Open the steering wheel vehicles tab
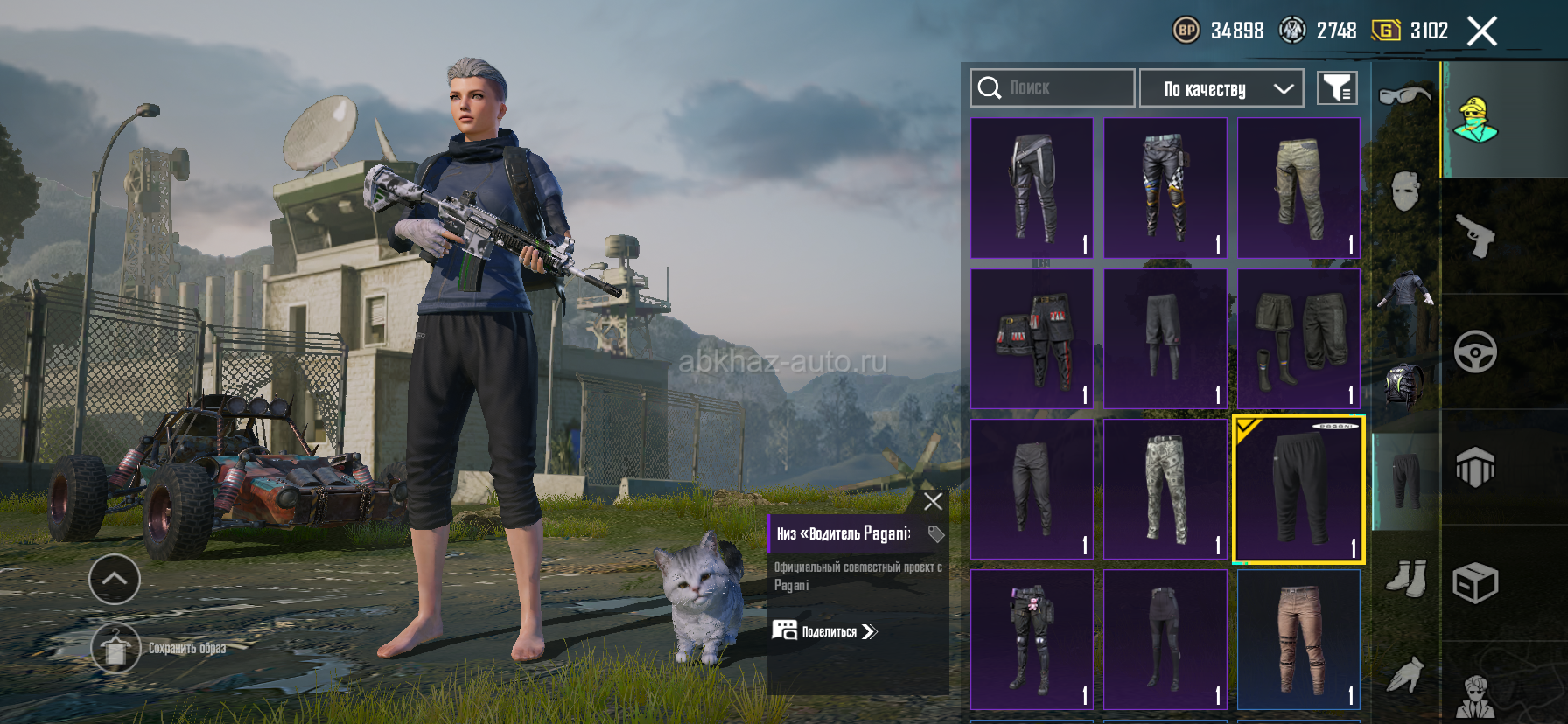Screen dimensions: 1568x724 pyautogui.click(x=1475, y=352)
